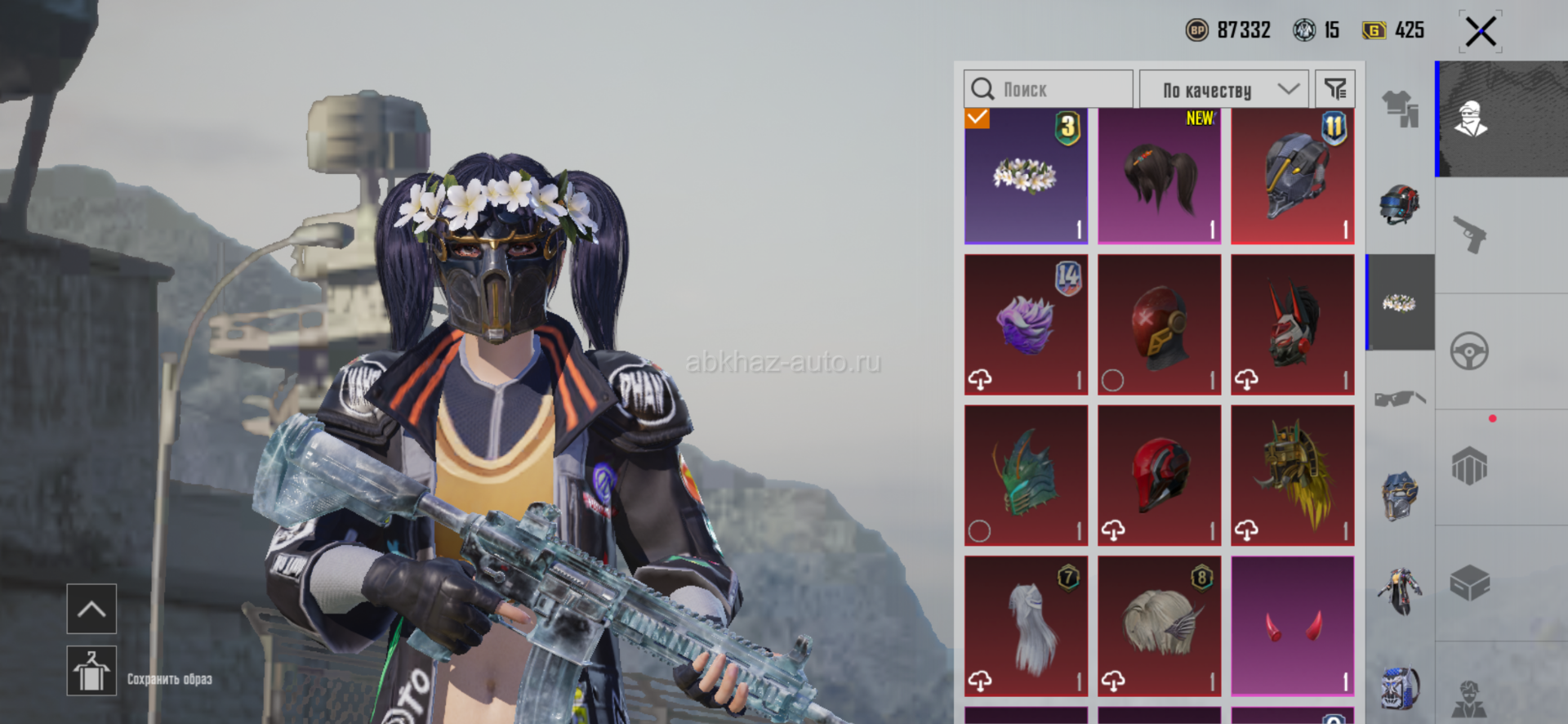Image resolution: width=1568 pixels, height=724 pixels.
Task: Select the white flower wreath item
Action: click(x=1026, y=177)
